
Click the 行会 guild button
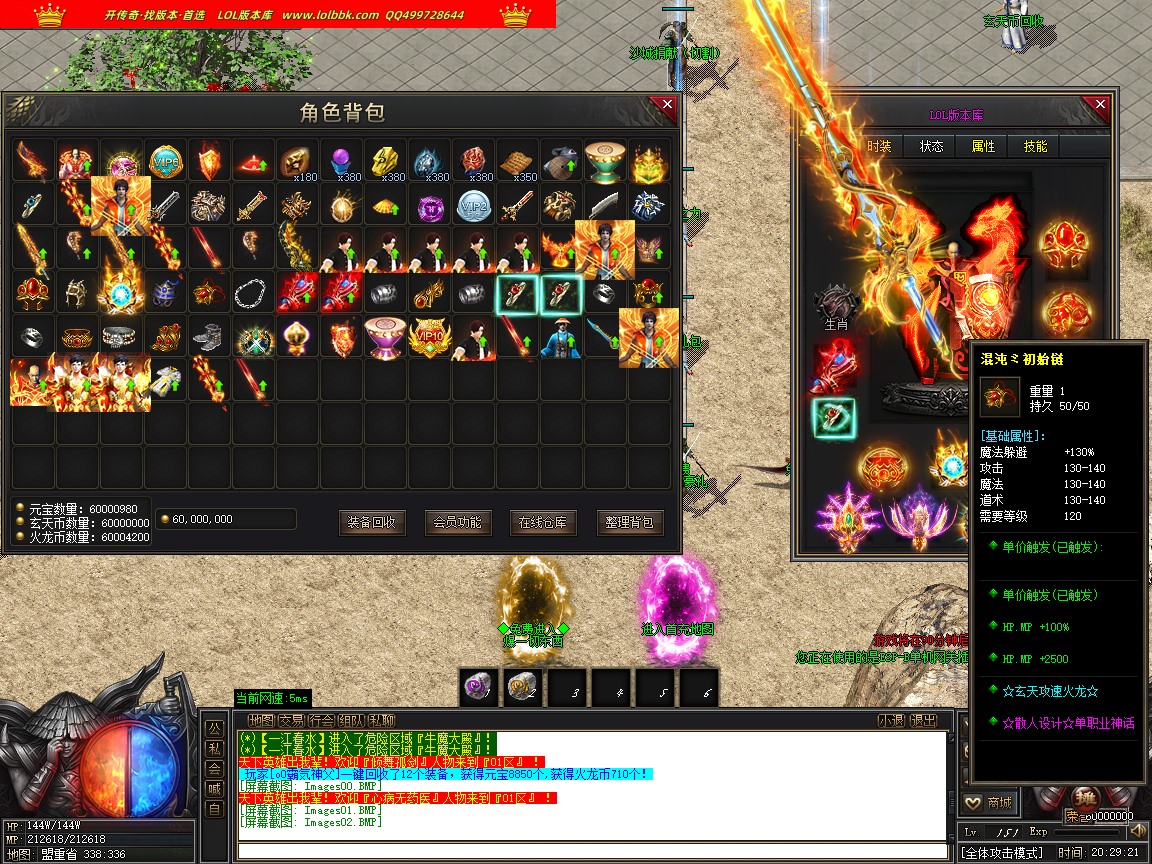pos(321,720)
